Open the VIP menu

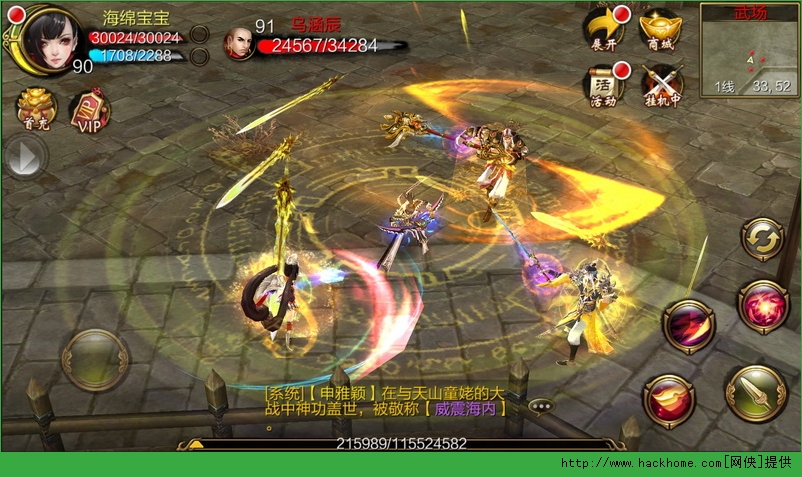coord(90,110)
